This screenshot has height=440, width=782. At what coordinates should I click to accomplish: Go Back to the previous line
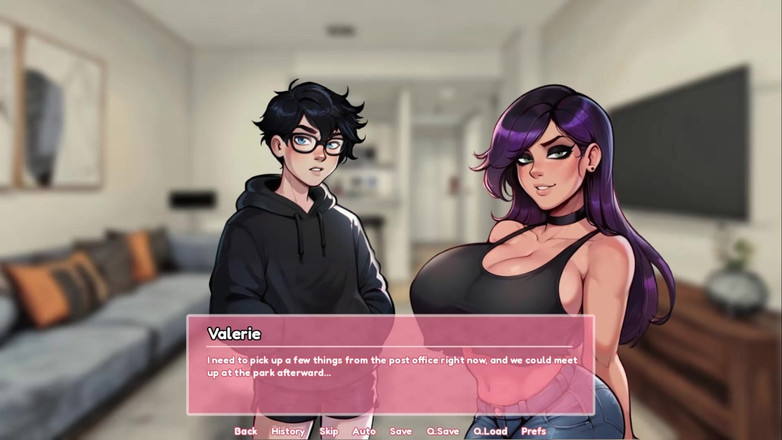click(x=245, y=431)
